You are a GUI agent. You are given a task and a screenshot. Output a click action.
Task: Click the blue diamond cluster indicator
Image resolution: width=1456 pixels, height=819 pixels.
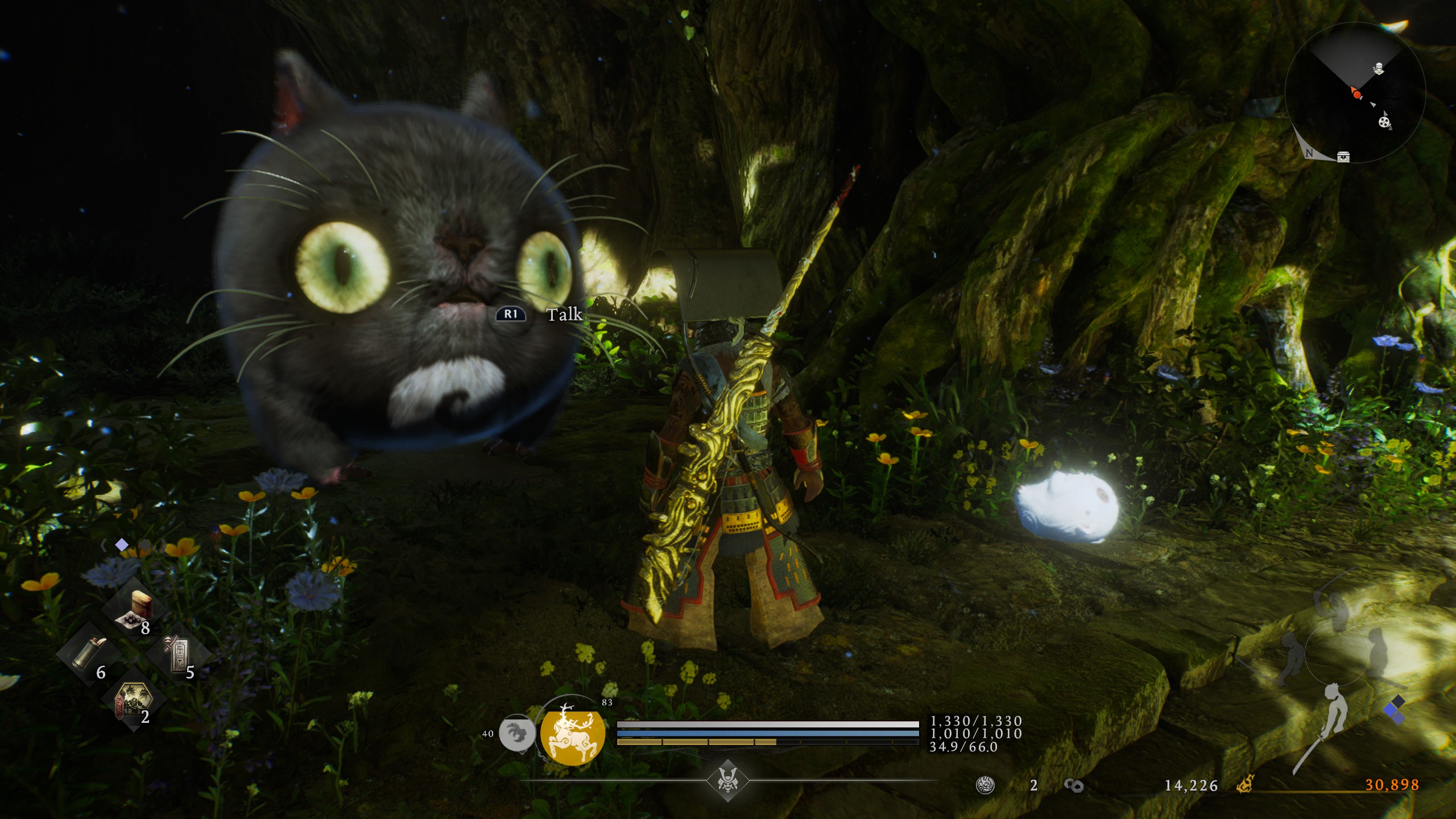pos(1393,710)
